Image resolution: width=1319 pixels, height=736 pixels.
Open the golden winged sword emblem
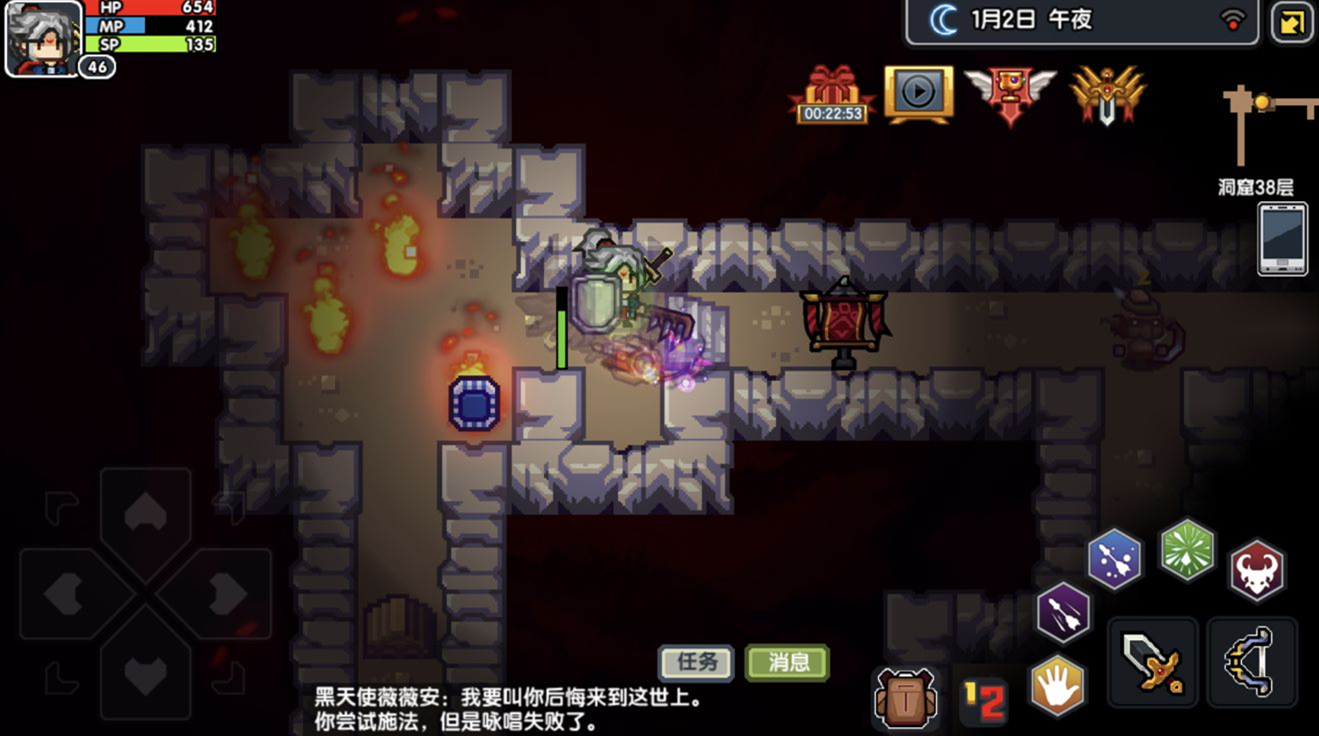[1107, 94]
